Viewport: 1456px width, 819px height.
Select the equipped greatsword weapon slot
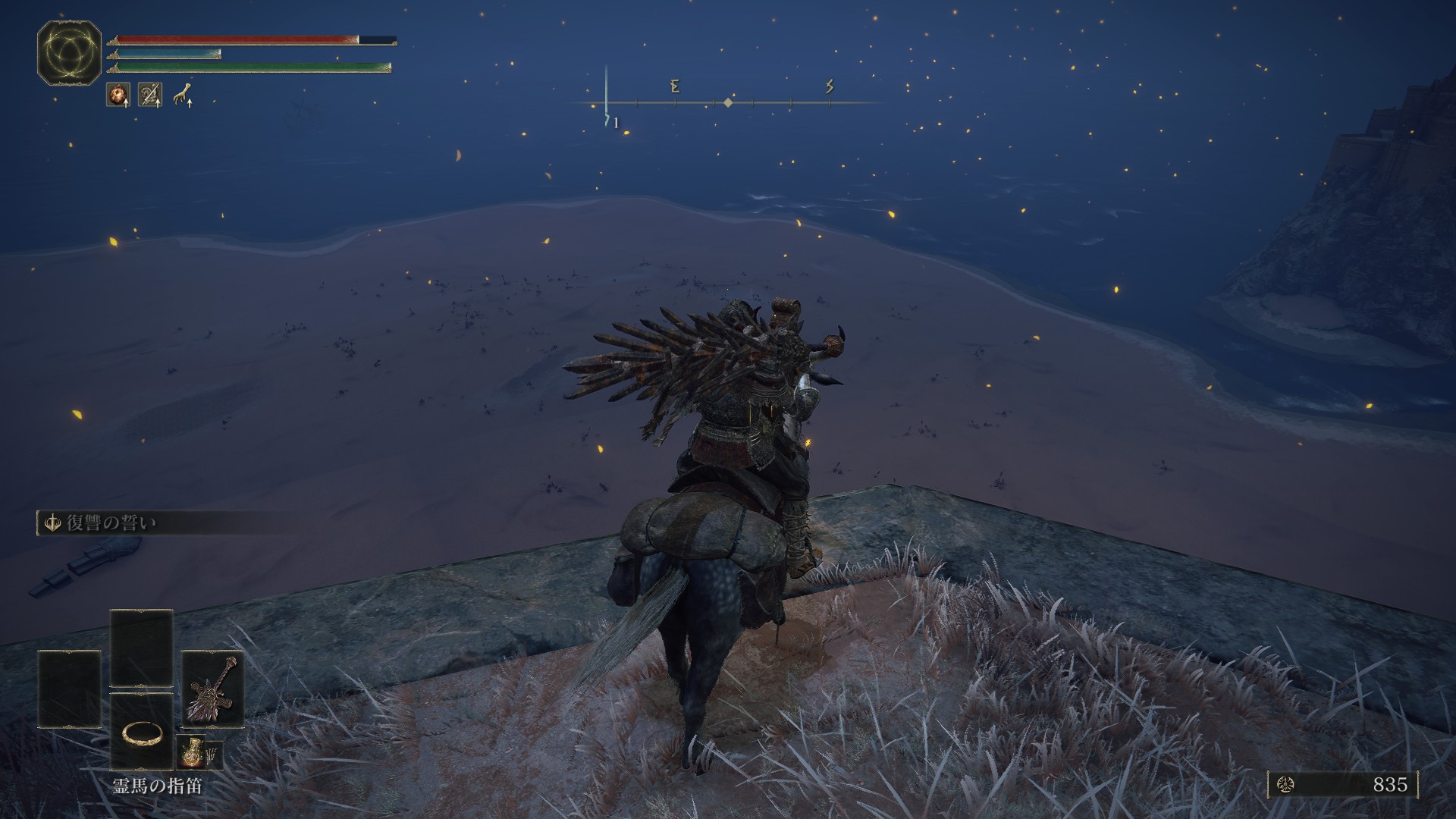pos(213,689)
